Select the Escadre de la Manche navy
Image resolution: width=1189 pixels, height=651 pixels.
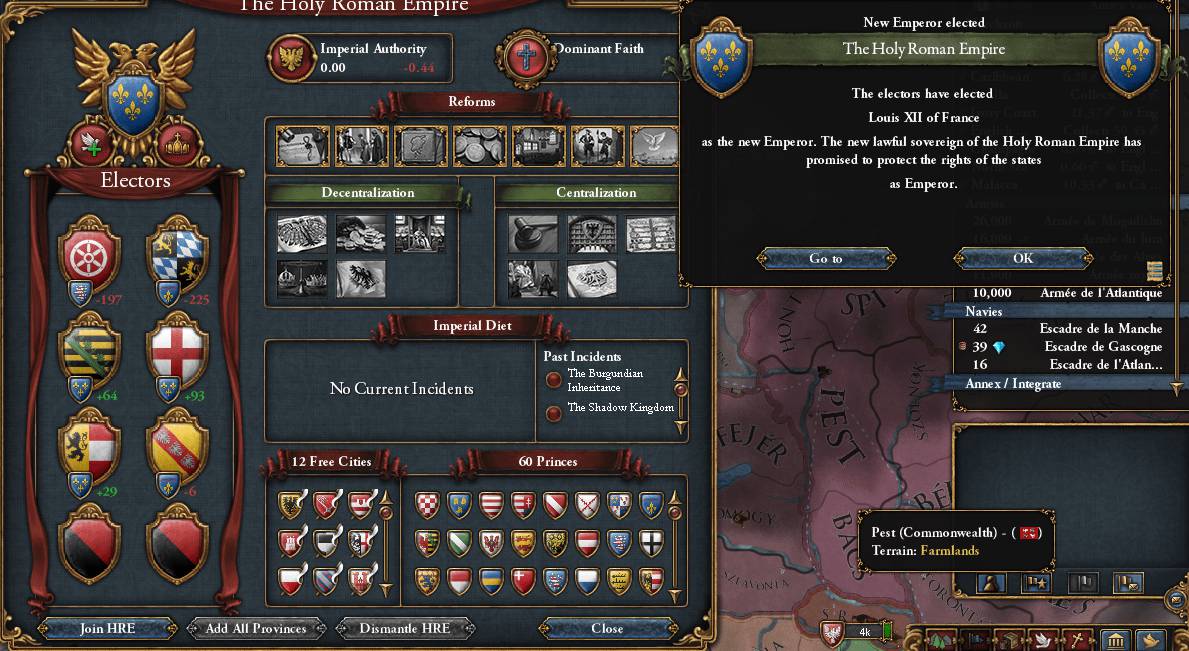1062,329
